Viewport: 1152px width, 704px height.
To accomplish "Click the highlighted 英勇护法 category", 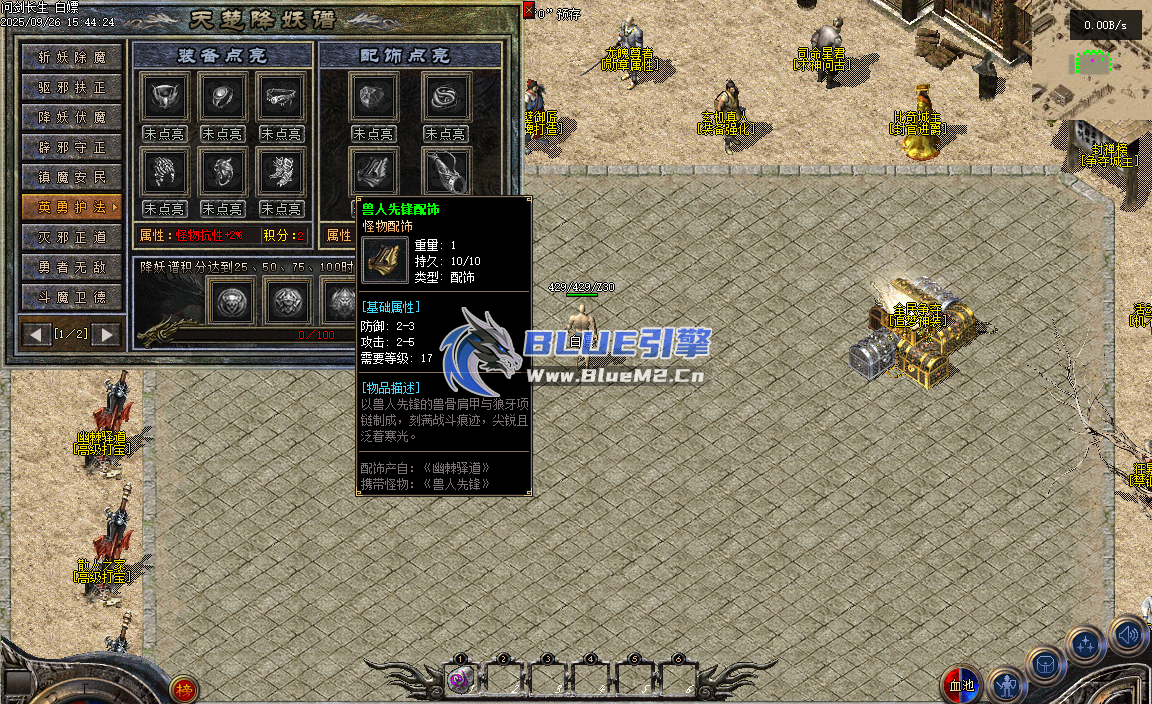I will point(72,207).
